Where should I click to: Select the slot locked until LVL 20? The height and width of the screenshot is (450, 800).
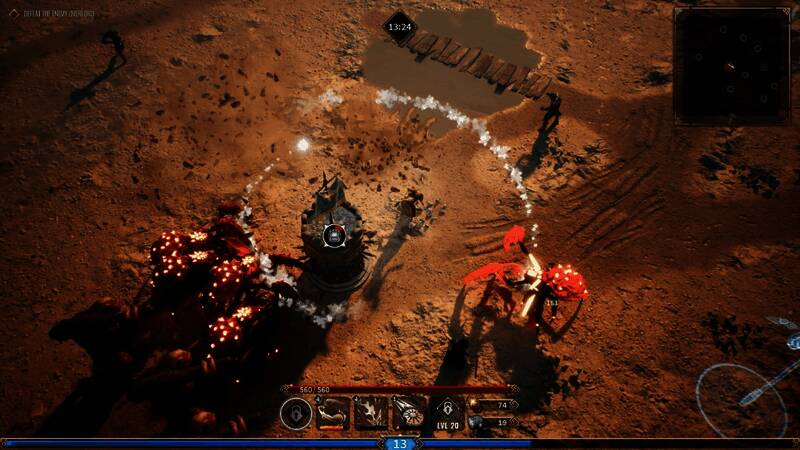(x=446, y=412)
